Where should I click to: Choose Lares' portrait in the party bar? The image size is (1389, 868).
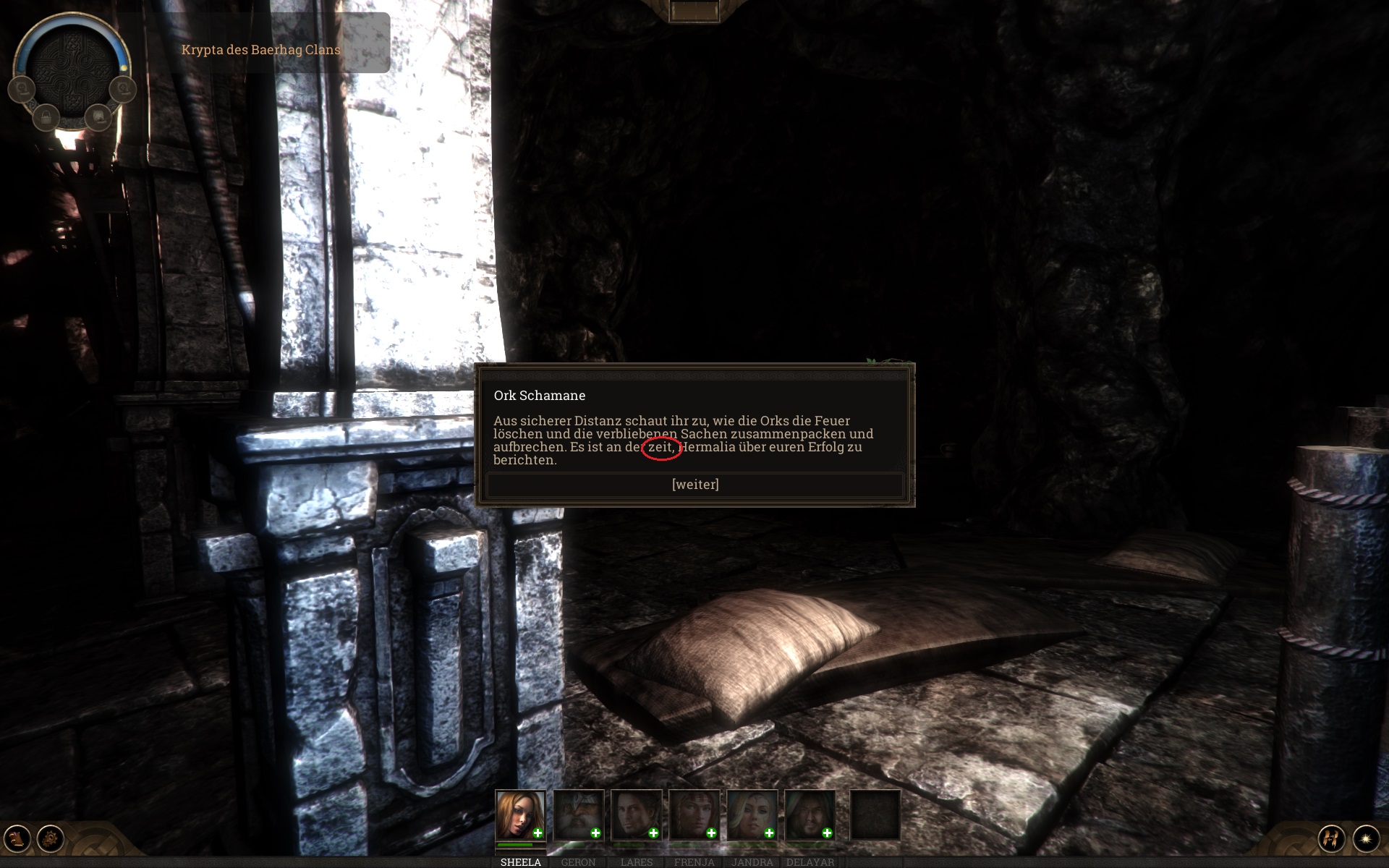[x=635, y=814]
